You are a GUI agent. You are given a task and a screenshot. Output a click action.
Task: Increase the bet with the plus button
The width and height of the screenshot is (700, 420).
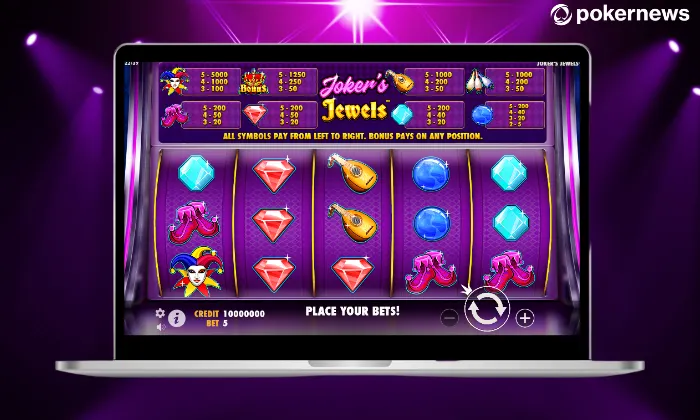pyautogui.click(x=525, y=318)
